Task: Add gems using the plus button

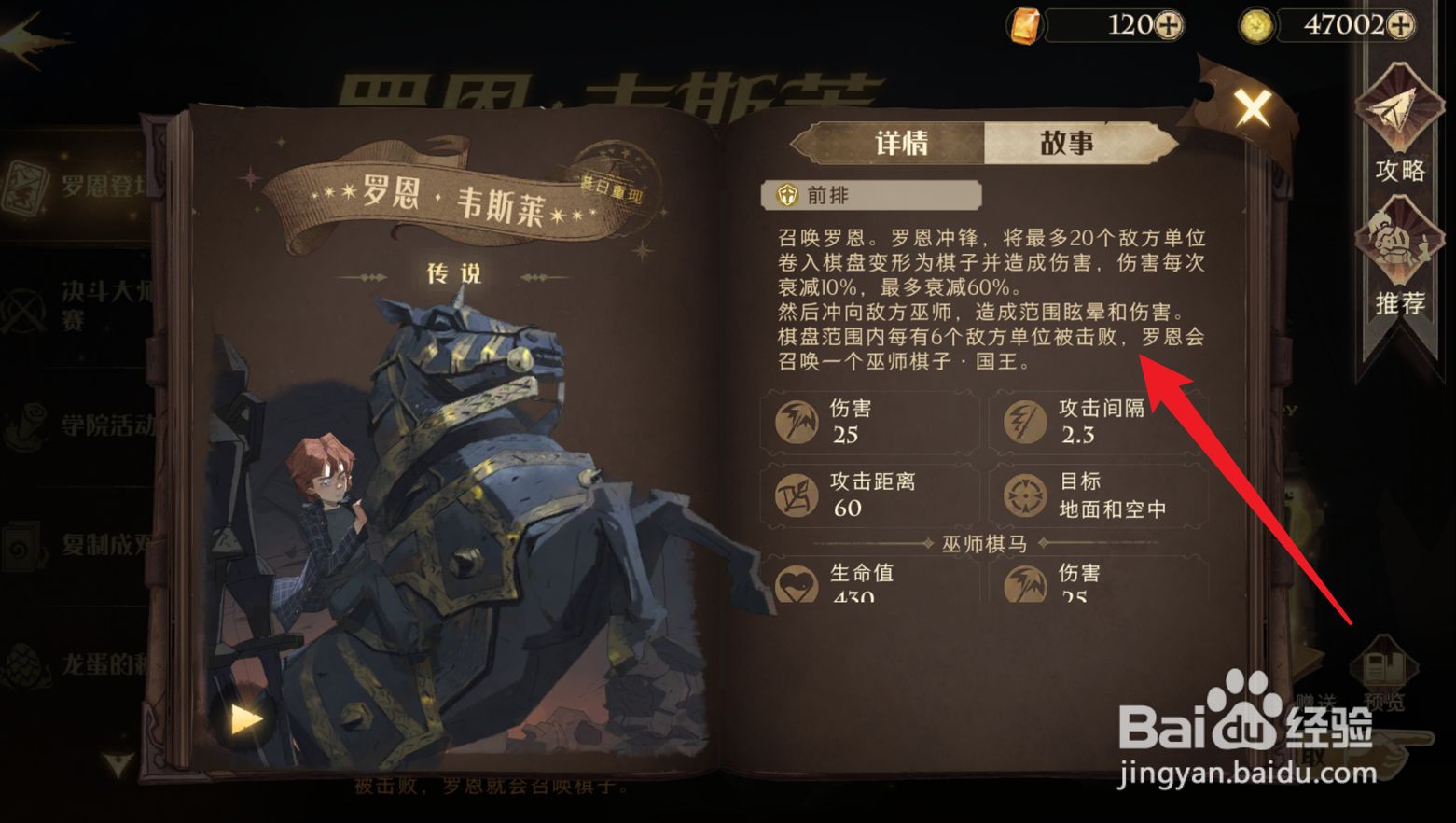Action: click(1170, 25)
